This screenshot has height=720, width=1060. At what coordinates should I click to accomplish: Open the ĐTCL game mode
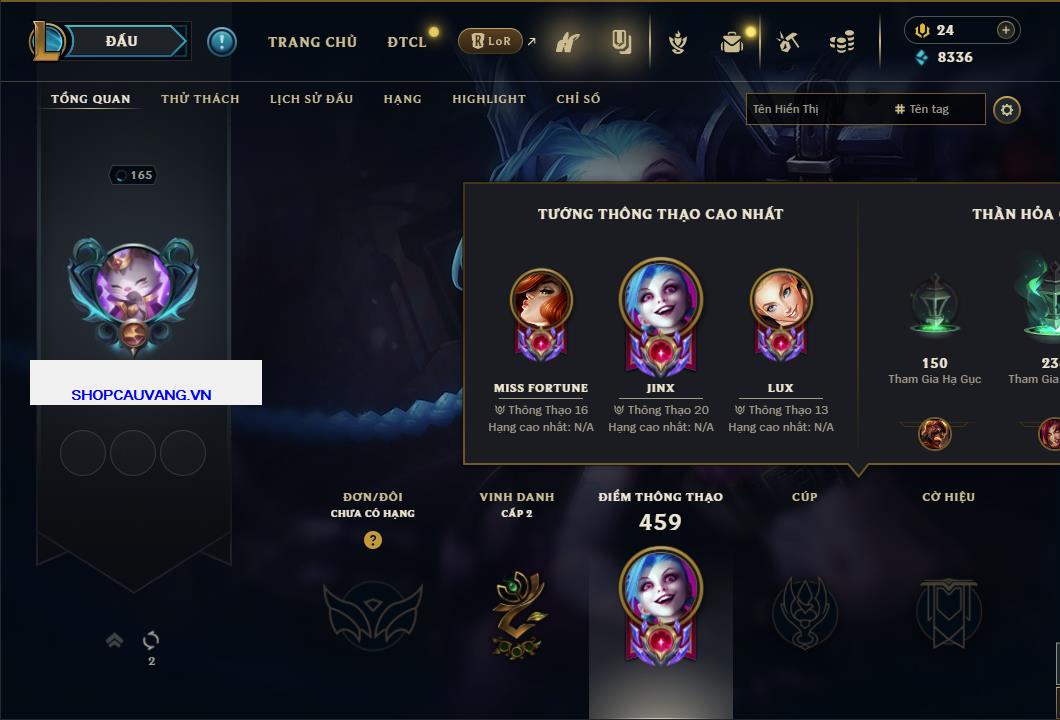click(406, 42)
